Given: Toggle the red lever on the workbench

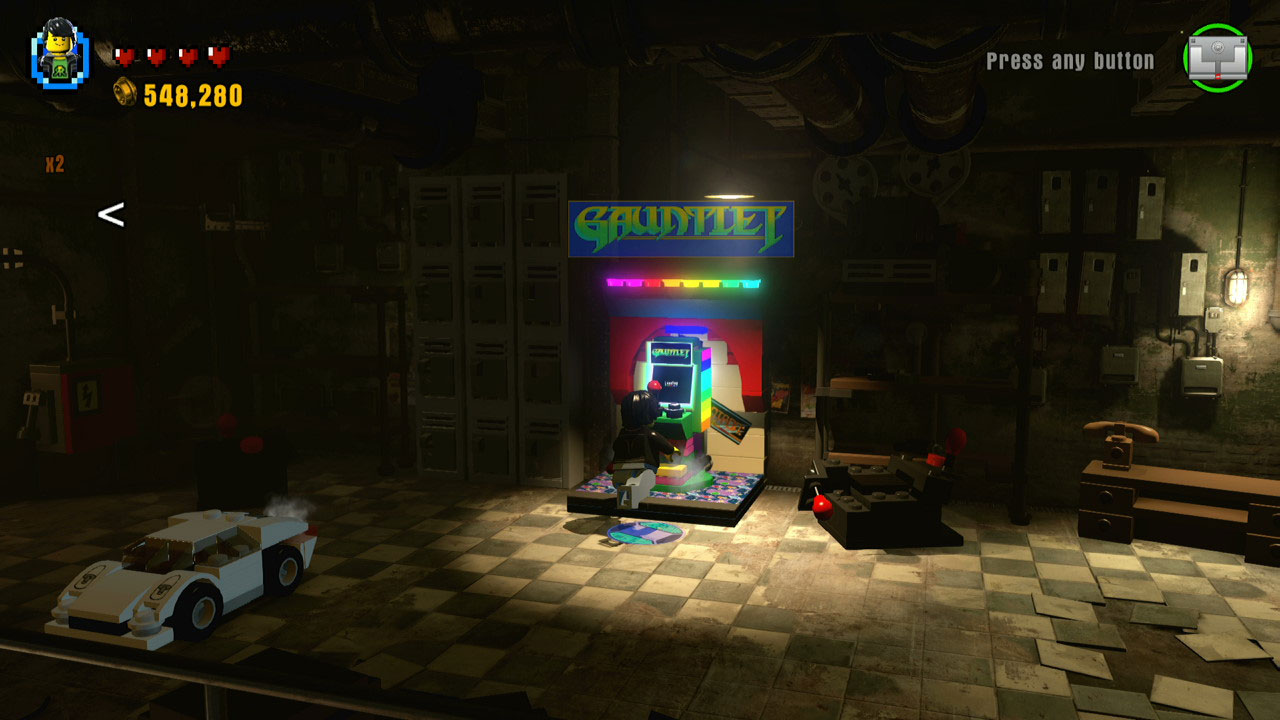Looking at the screenshot, I should pos(820,505).
